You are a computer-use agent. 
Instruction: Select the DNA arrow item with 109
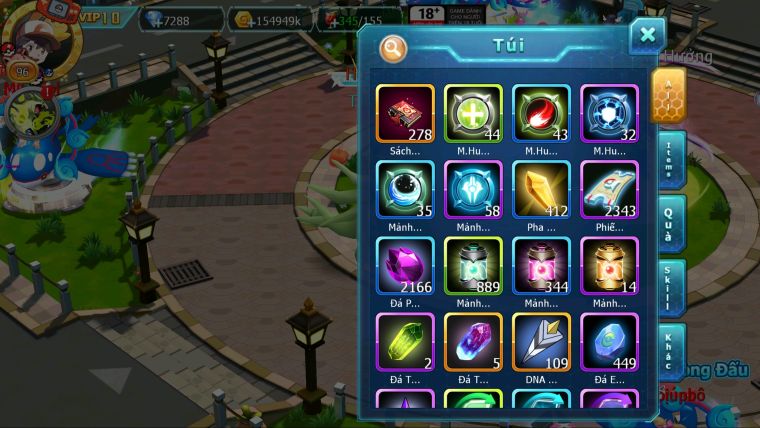click(541, 342)
